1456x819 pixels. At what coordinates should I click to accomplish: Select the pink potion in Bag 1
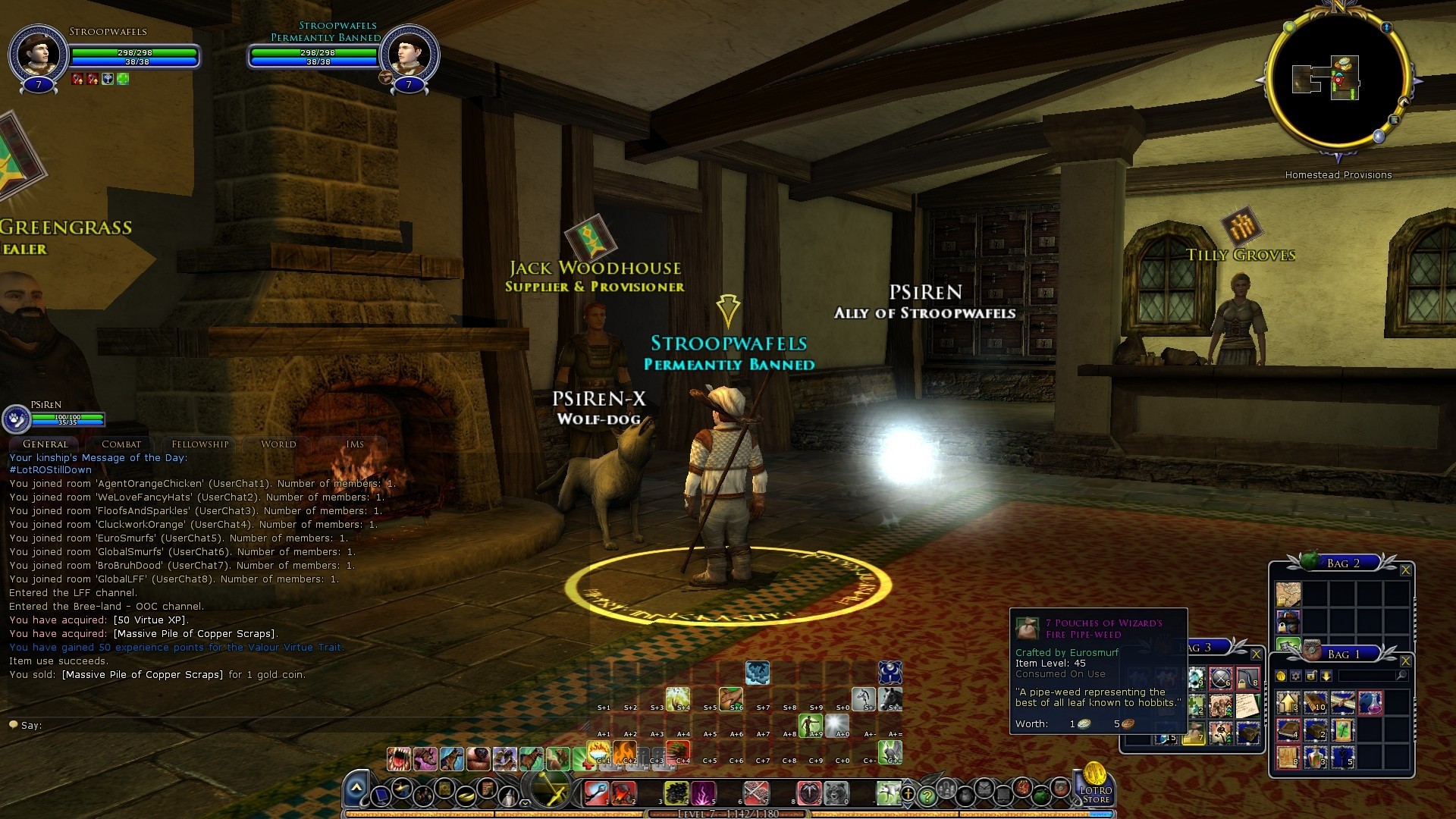(x=1370, y=703)
